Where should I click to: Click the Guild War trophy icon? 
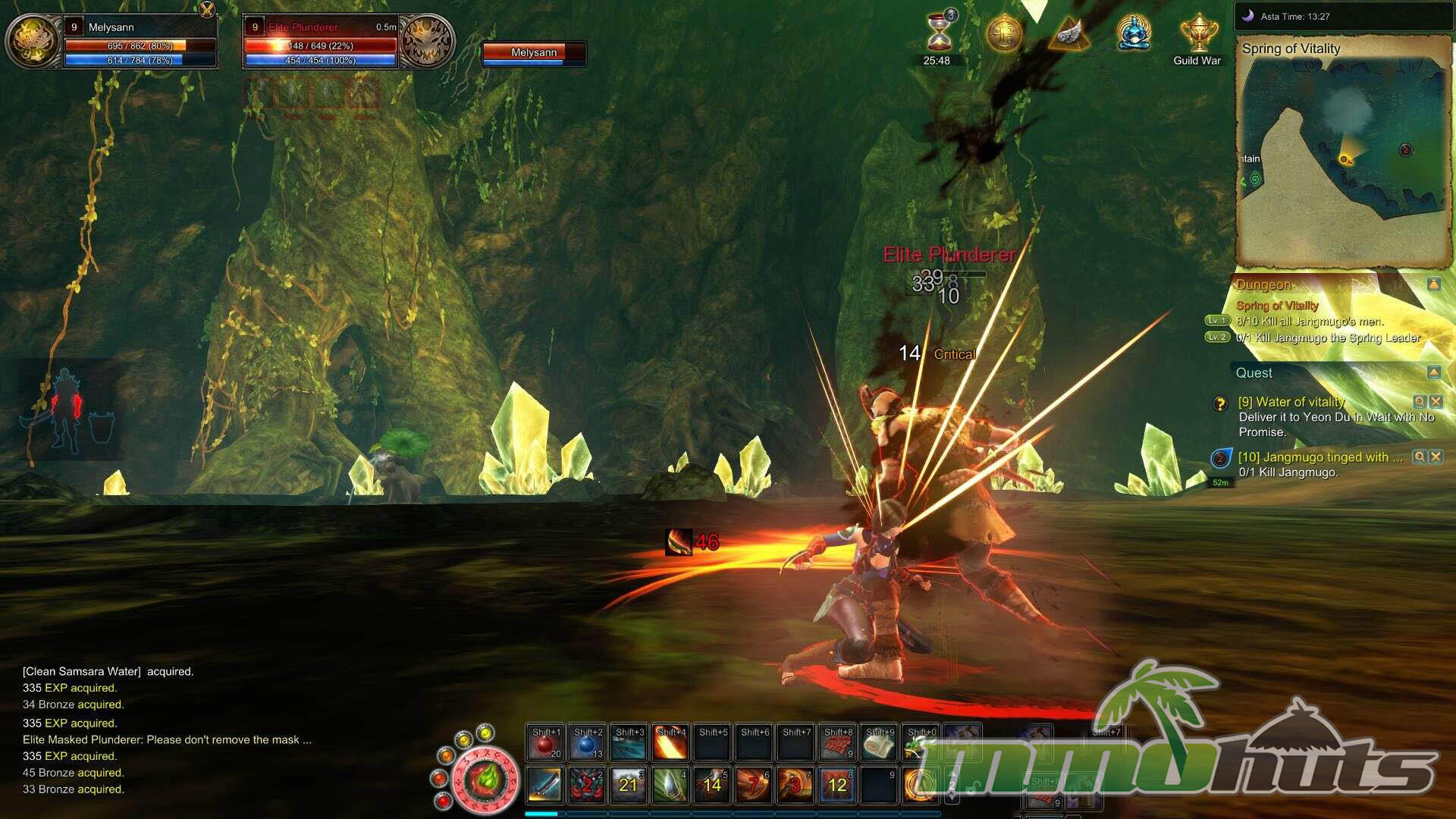pos(1197,34)
